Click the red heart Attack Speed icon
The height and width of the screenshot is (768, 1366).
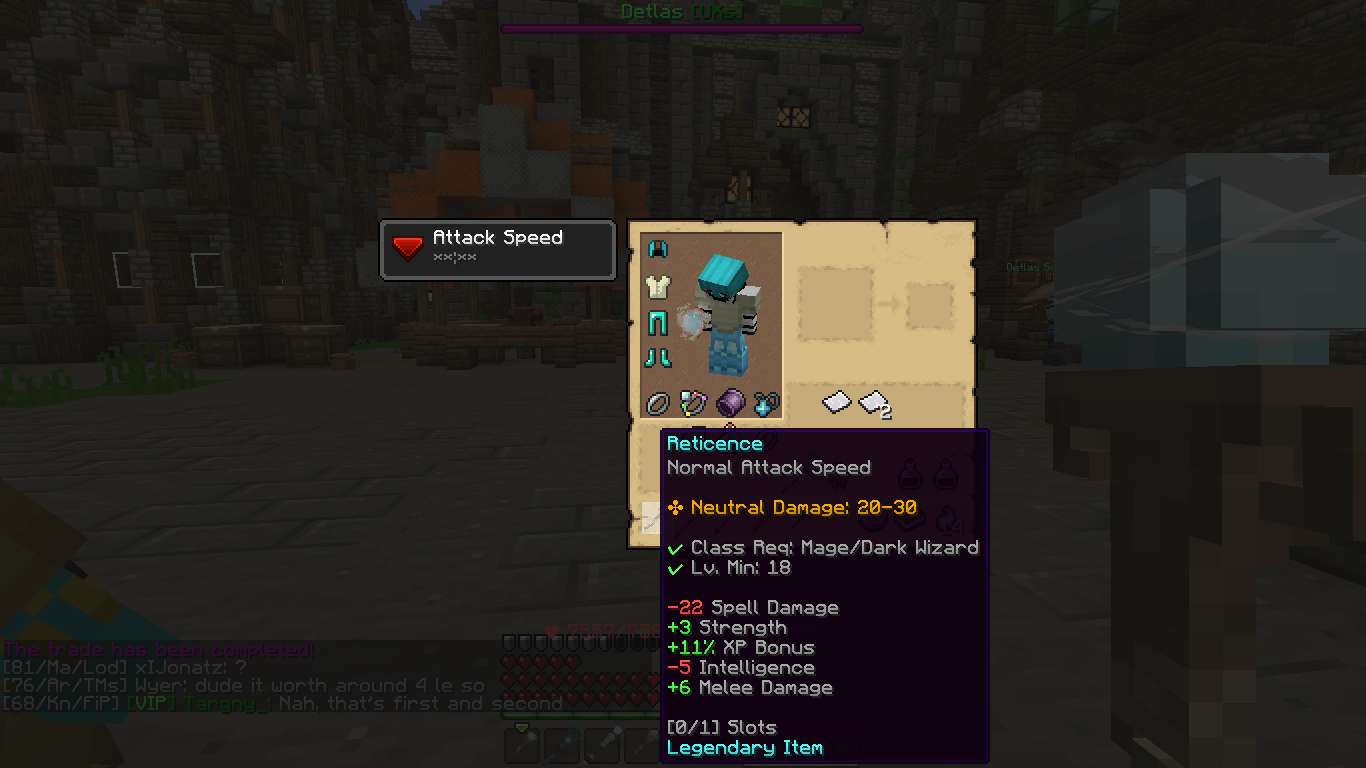[x=406, y=245]
